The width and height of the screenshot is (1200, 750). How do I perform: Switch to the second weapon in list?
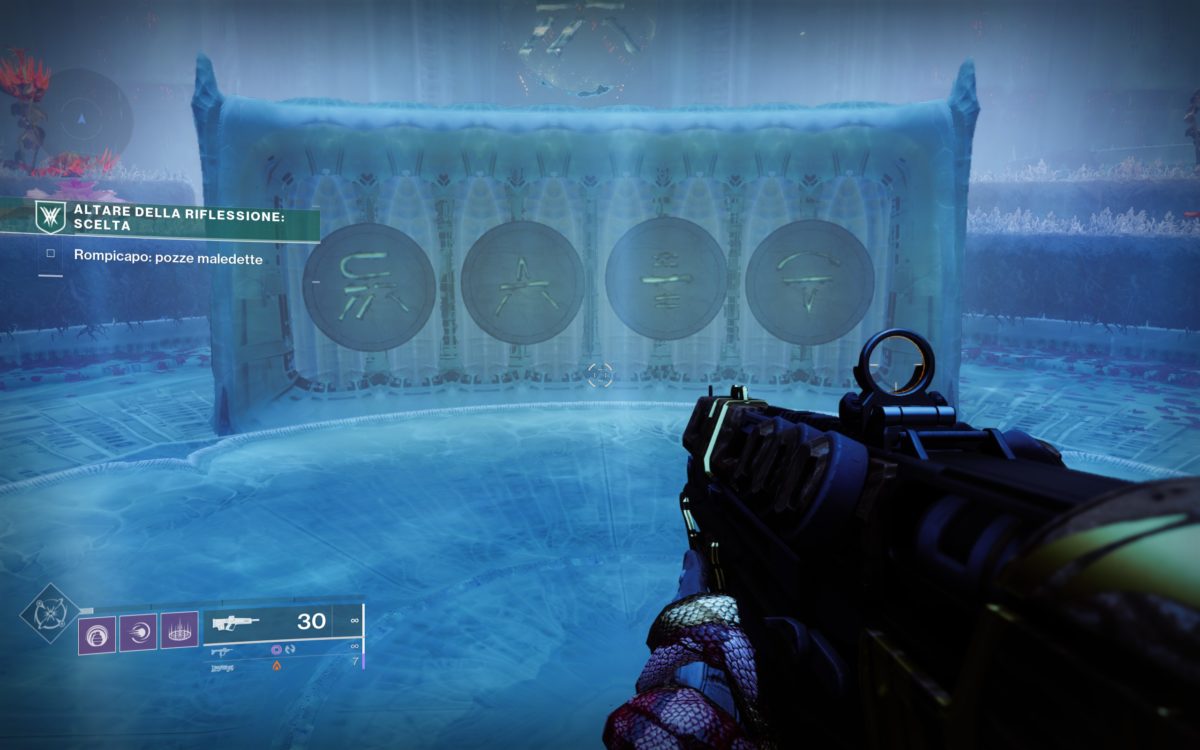coord(222,650)
